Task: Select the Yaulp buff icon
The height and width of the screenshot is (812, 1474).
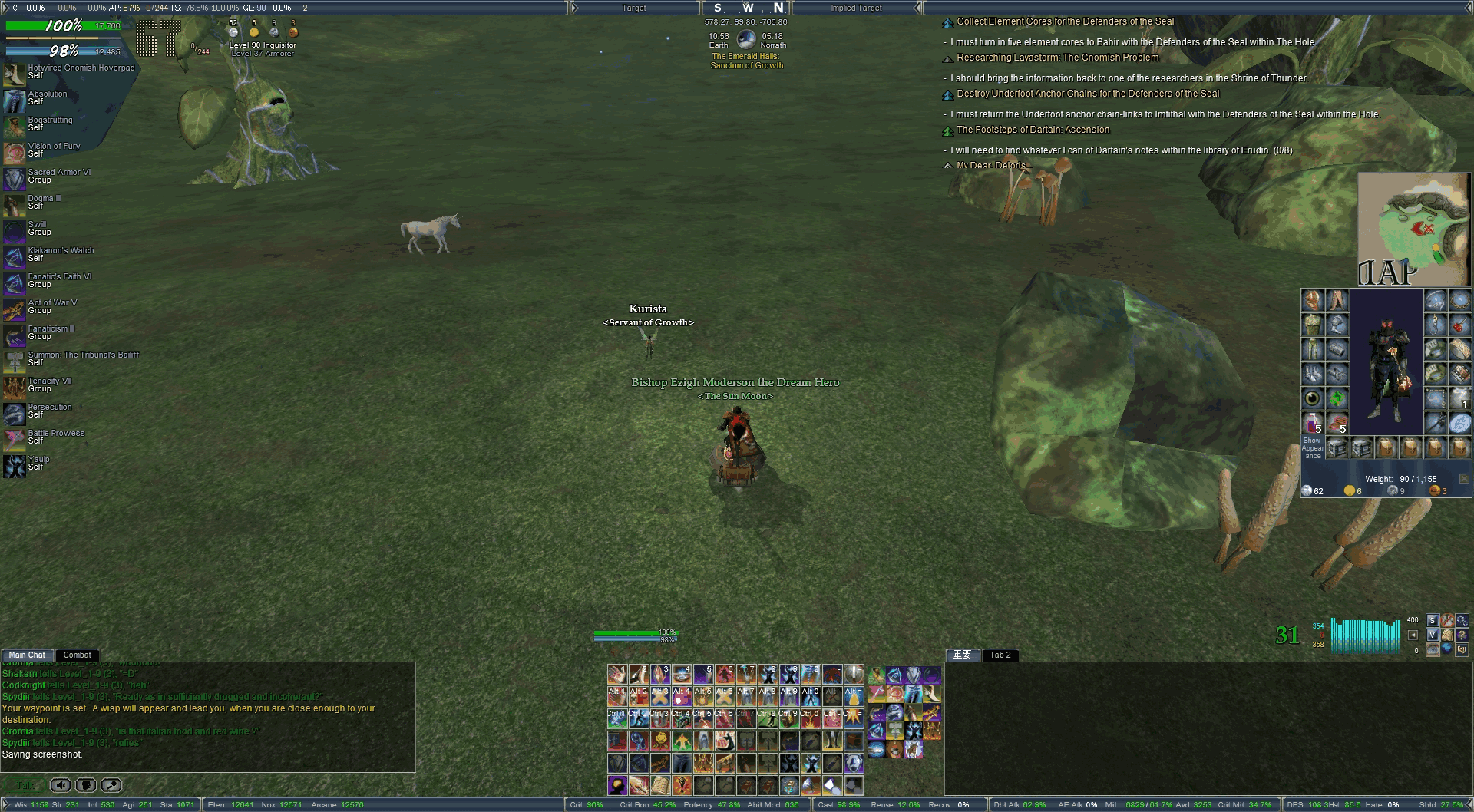Action: click(x=14, y=467)
